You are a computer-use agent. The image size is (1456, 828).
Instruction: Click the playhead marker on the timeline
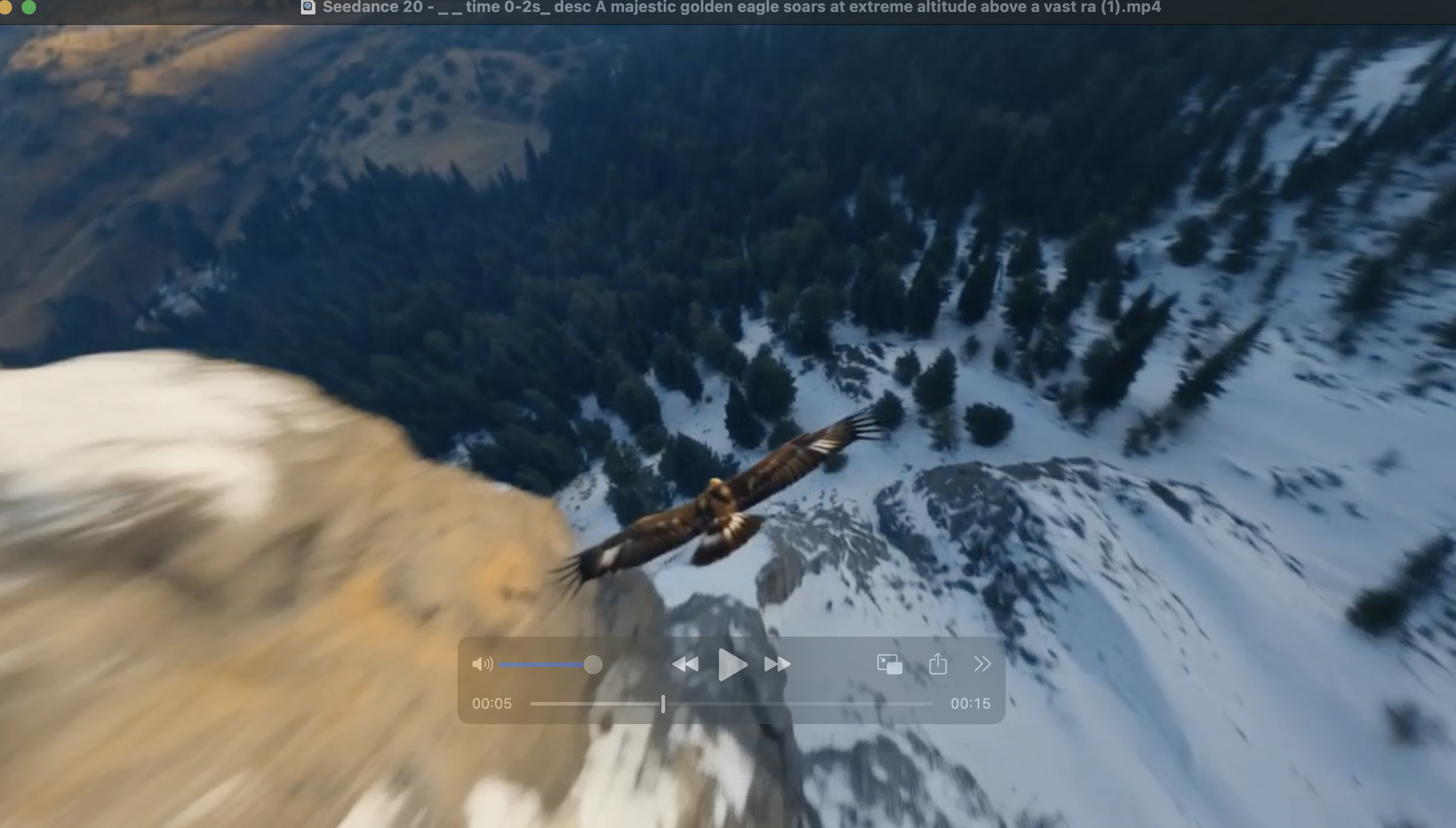663,703
